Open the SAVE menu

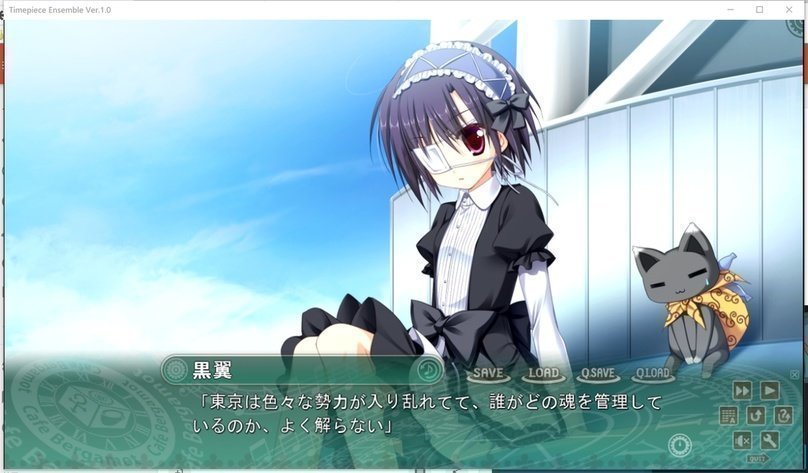click(488, 373)
